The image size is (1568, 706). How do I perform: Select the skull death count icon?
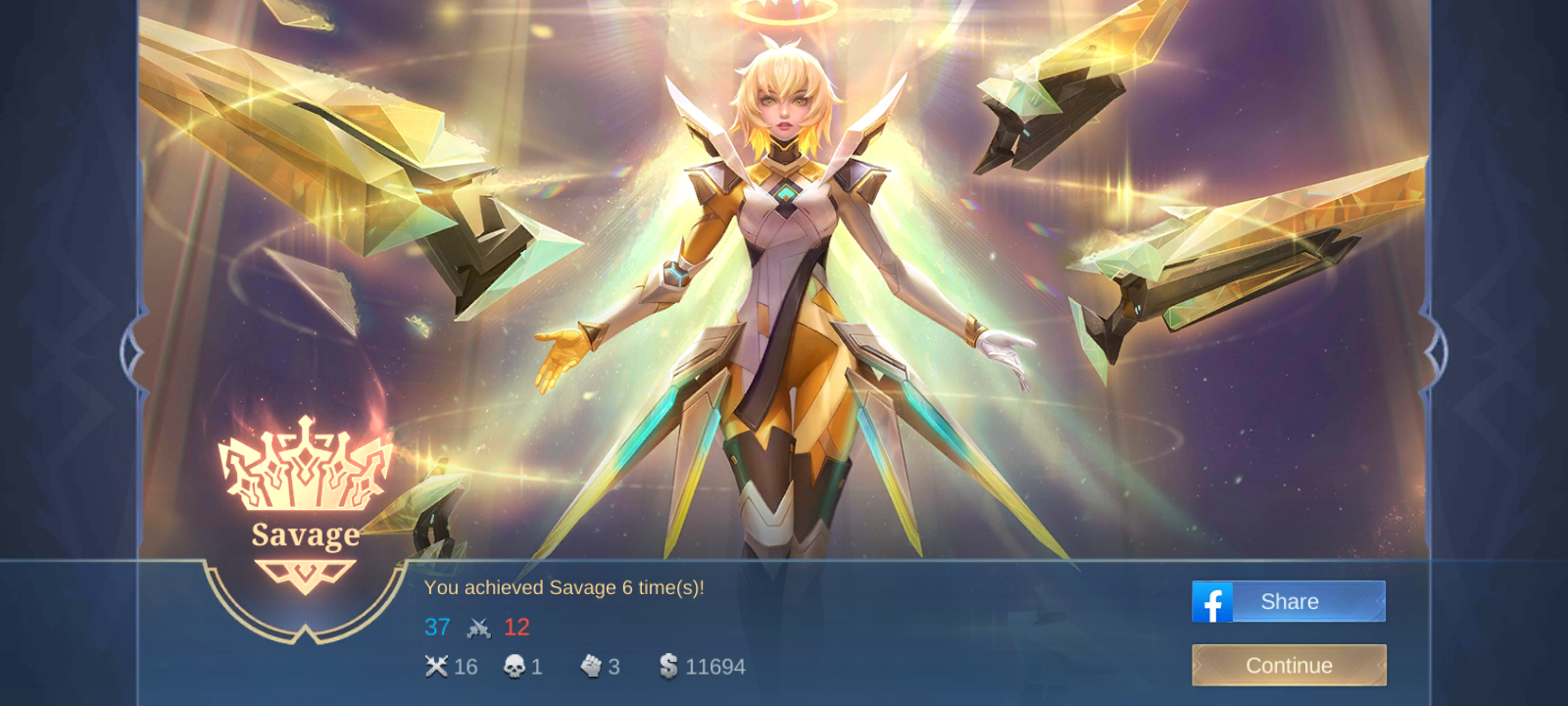tap(513, 666)
